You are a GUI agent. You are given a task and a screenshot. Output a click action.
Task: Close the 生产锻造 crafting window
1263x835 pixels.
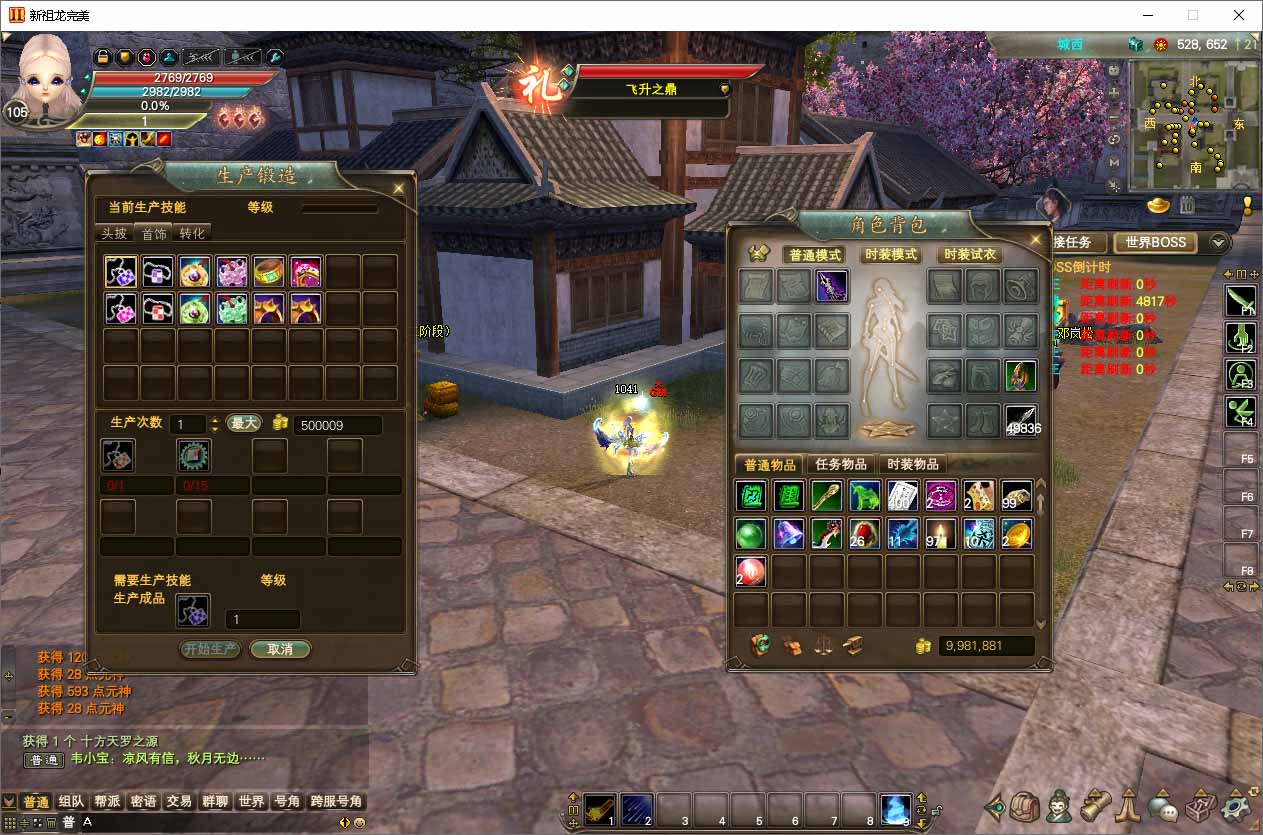399,187
